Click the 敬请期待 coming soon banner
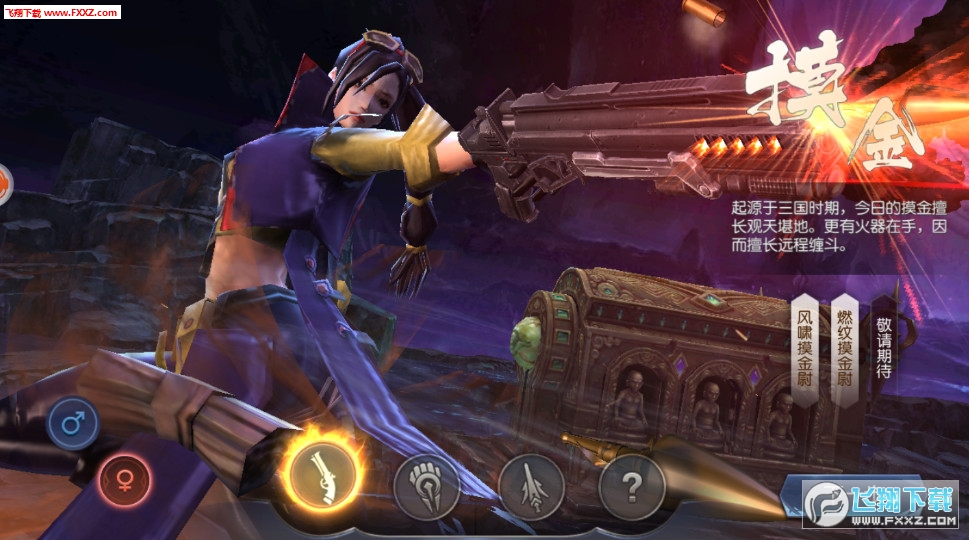 (884, 346)
